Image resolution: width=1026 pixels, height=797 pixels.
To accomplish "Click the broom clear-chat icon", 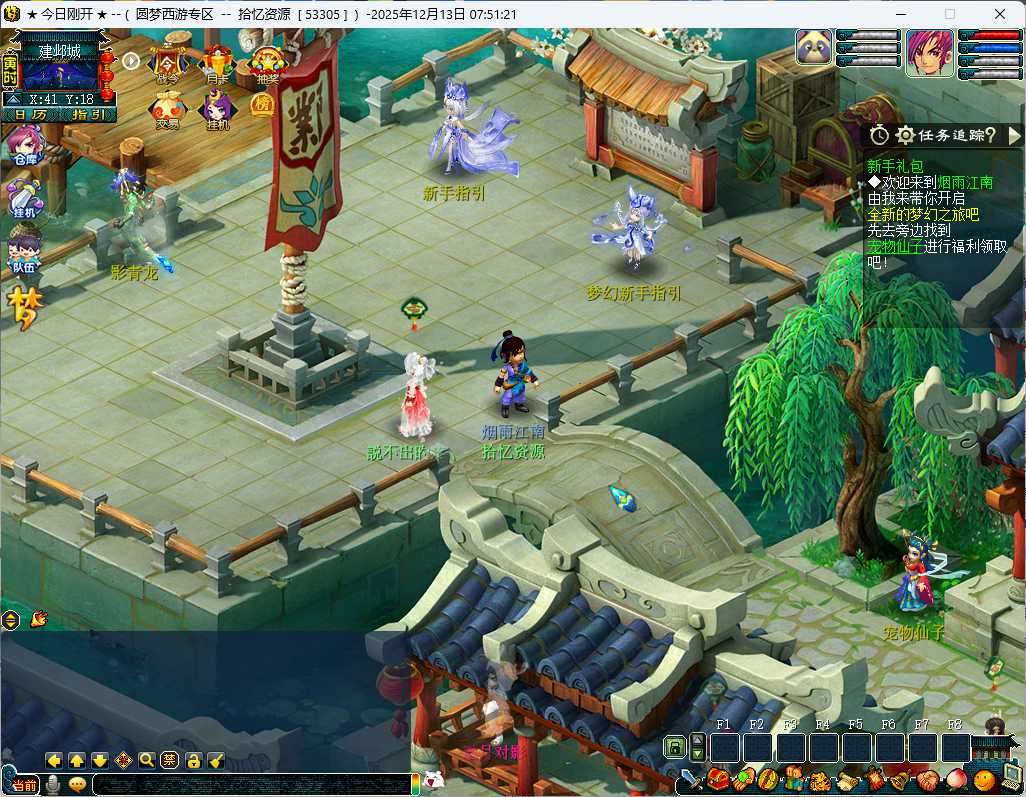I will tap(216, 760).
